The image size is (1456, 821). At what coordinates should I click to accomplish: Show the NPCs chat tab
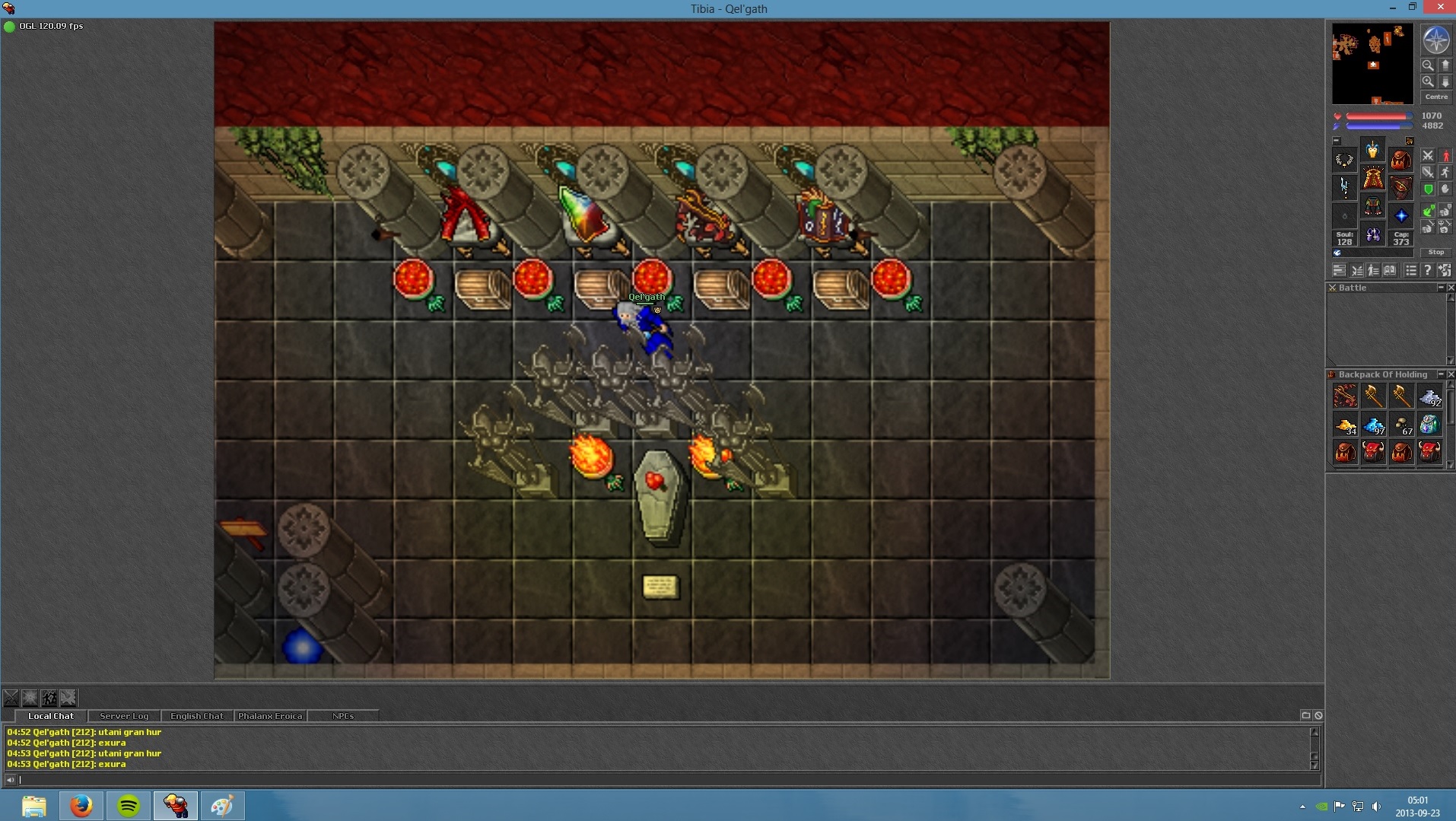click(x=343, y=716)
